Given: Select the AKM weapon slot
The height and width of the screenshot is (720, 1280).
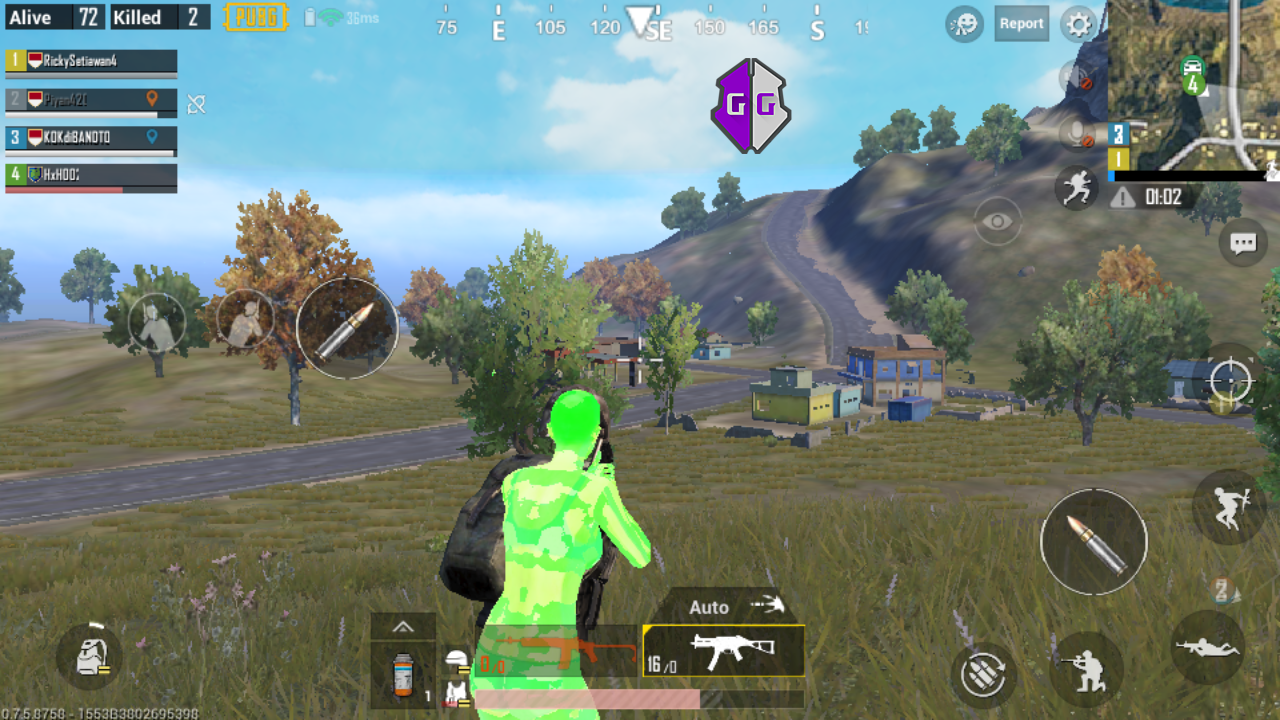Looking at the screenshot, I should point(723,650).
